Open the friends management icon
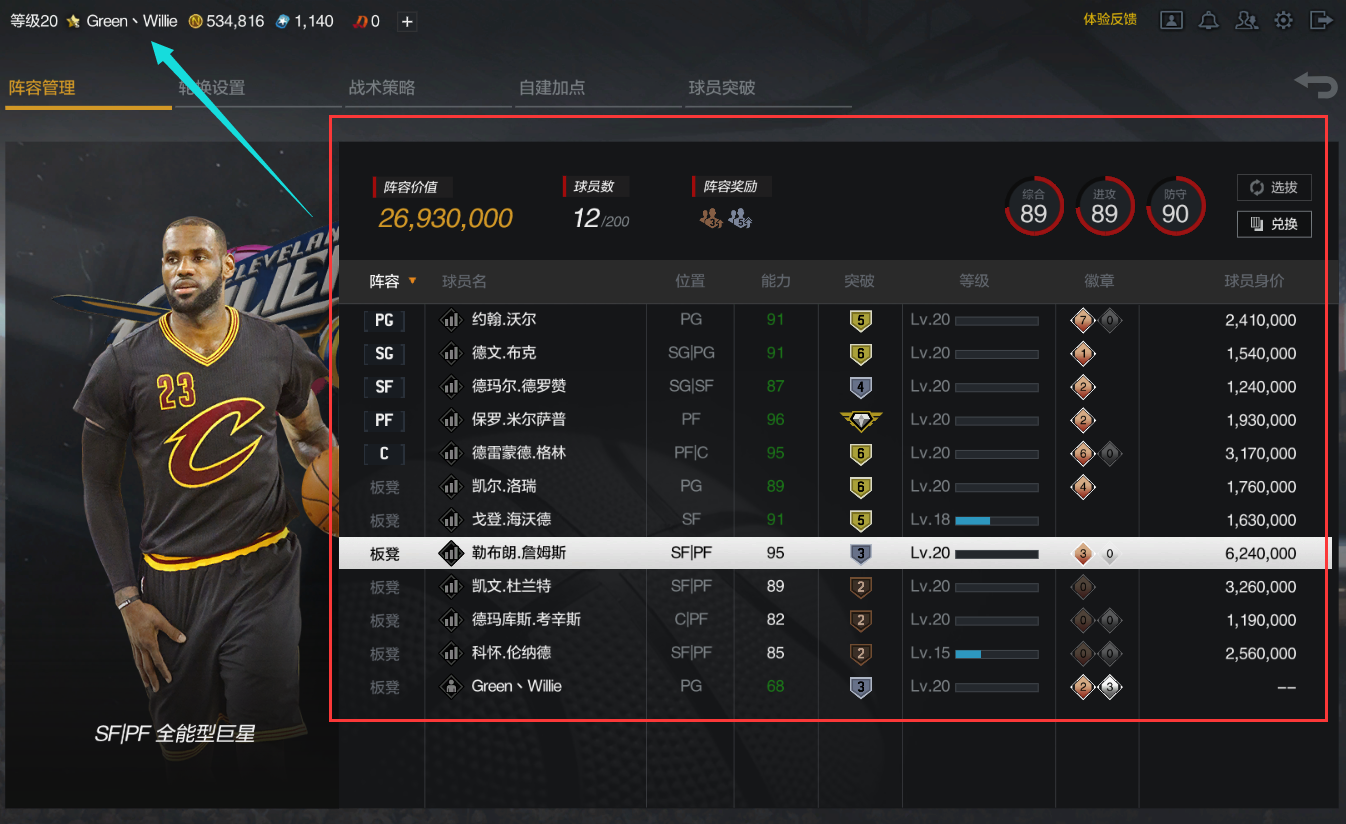The height and width of the screenshot is (824, 1346). tap(1246, 20)
